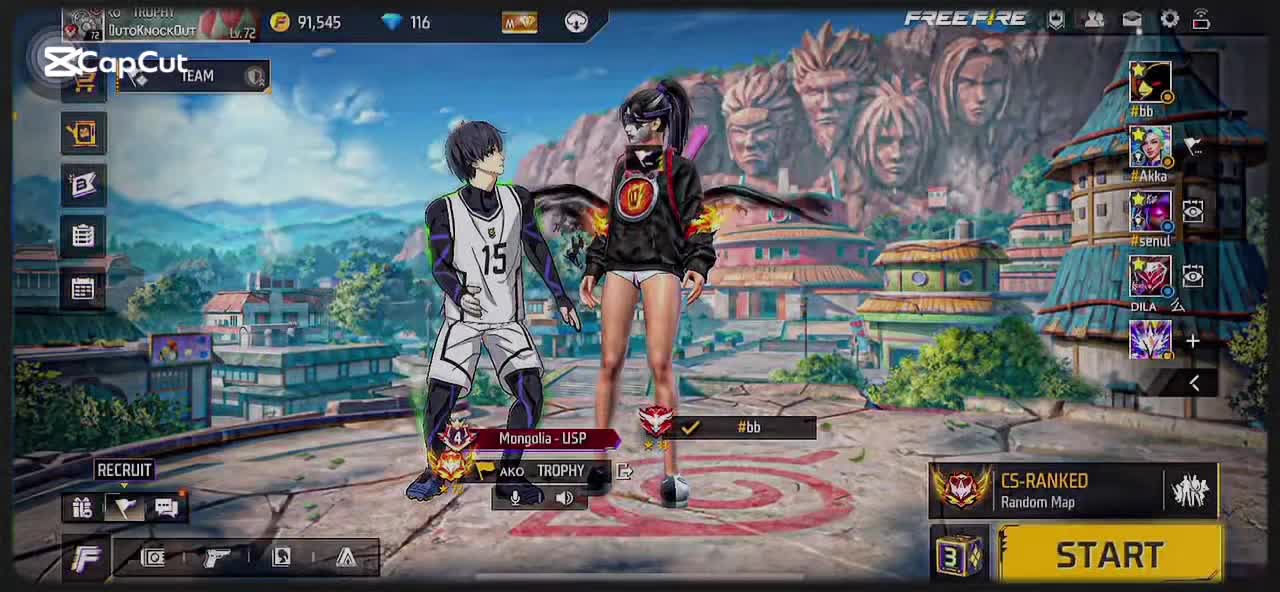Image resolution: width=1280 pixels, height=592 pixels.
Task: Leave the team via exit icon
Action: (x=624, y=471)
